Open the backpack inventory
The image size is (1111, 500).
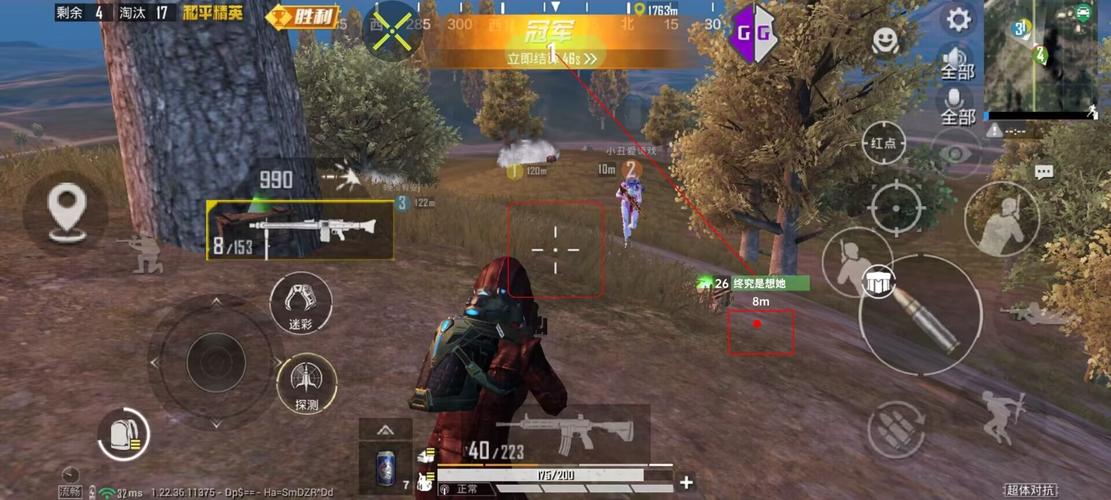tap(124, 435)
